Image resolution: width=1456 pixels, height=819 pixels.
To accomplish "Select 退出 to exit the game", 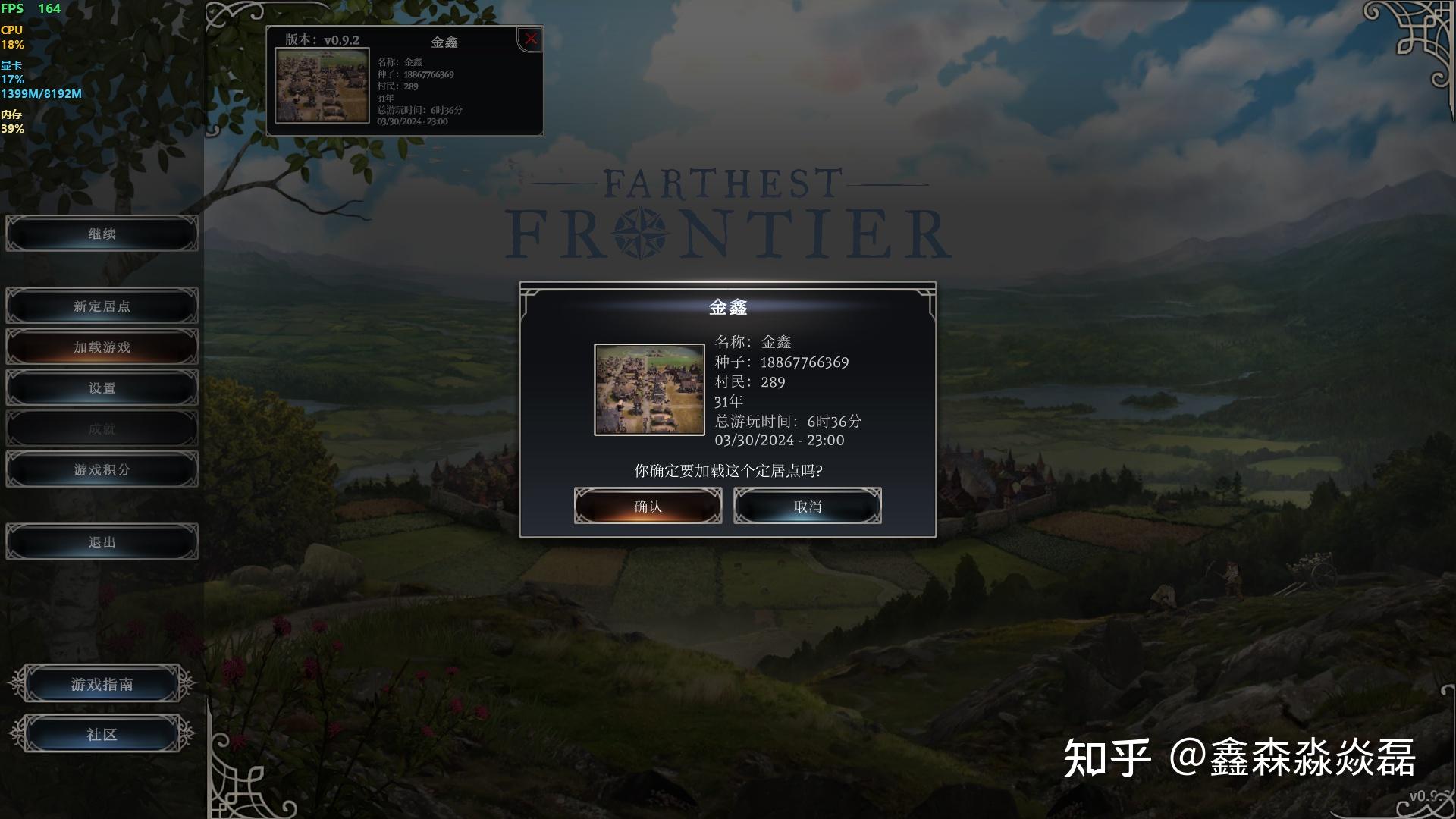I will click(x=102, y=541).
